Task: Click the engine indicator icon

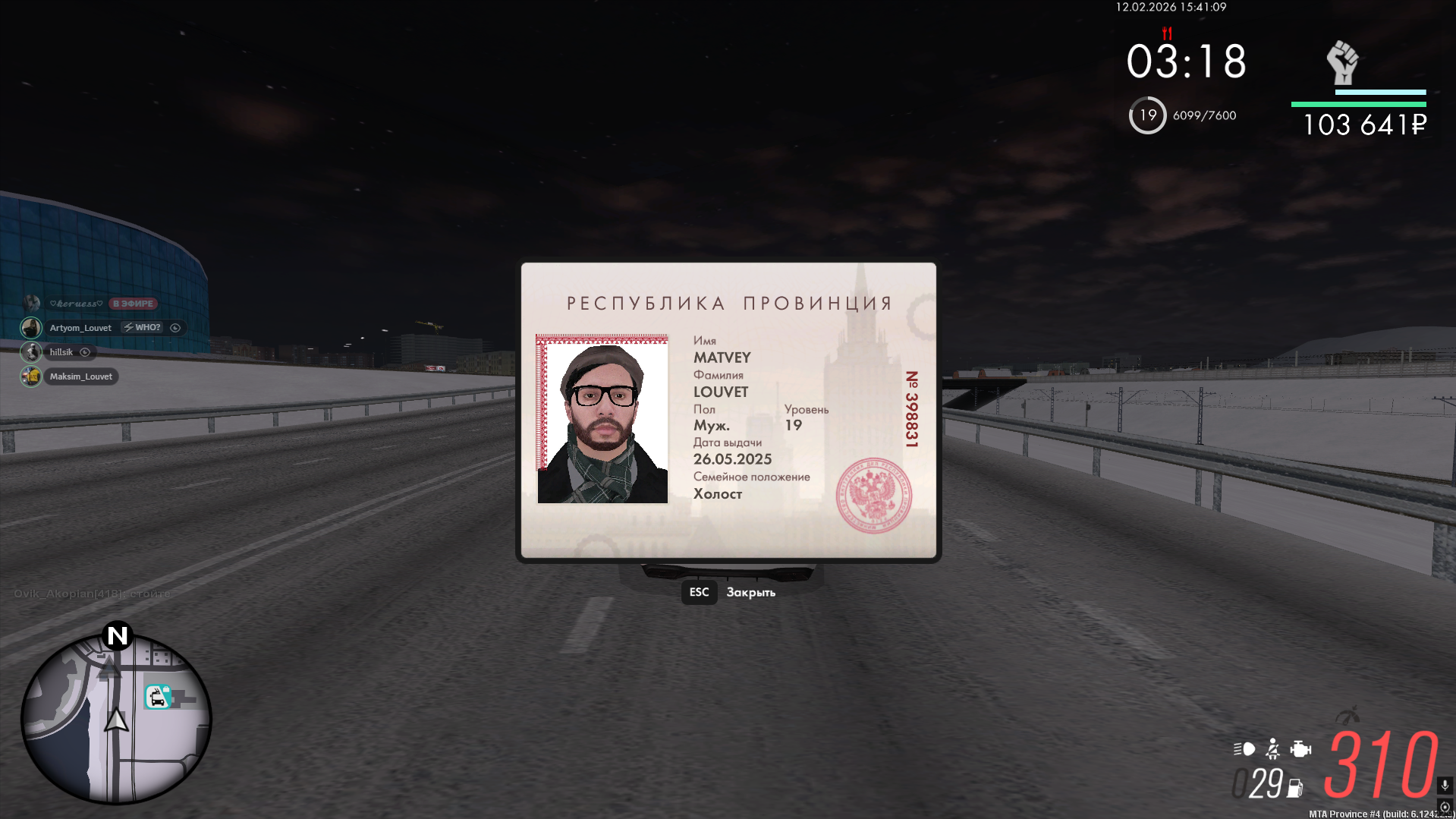Action: [x=1300, y=749]
